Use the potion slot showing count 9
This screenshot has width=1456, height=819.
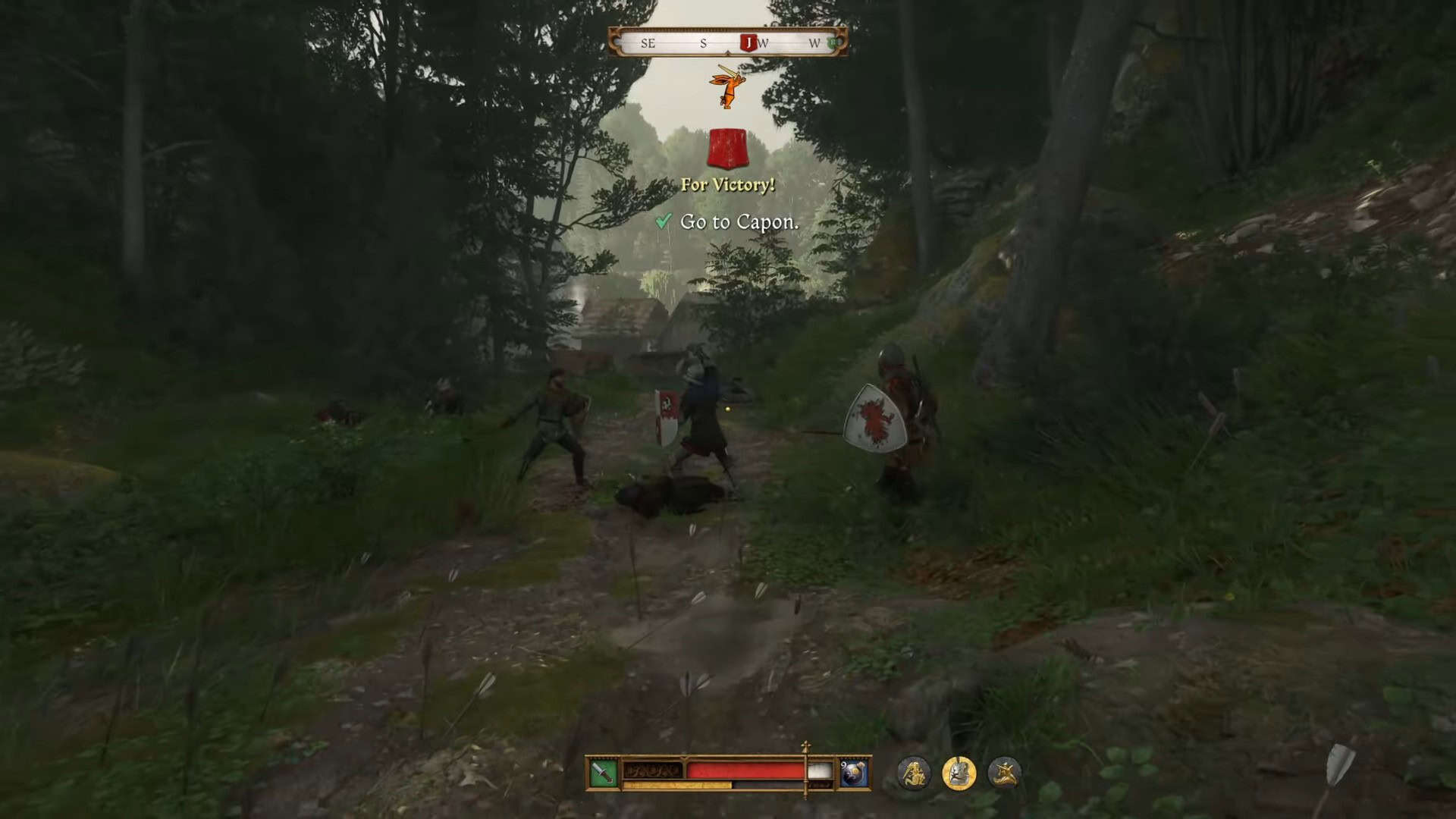click(x=854, y=773)
